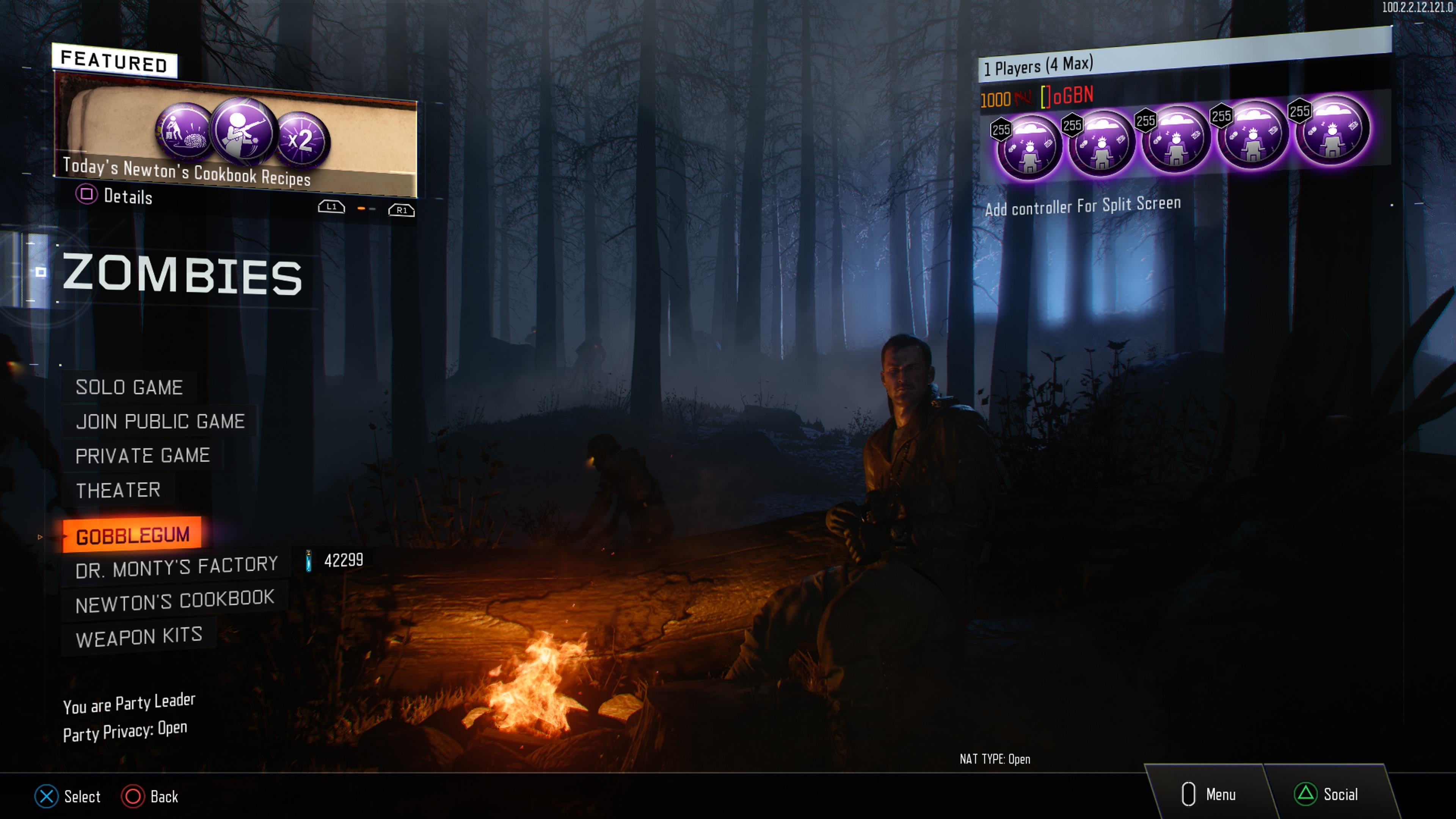The height and width of the screenshot is (819, 1456).
Task: Enter the Theater menu
Action: coord(118,490)
